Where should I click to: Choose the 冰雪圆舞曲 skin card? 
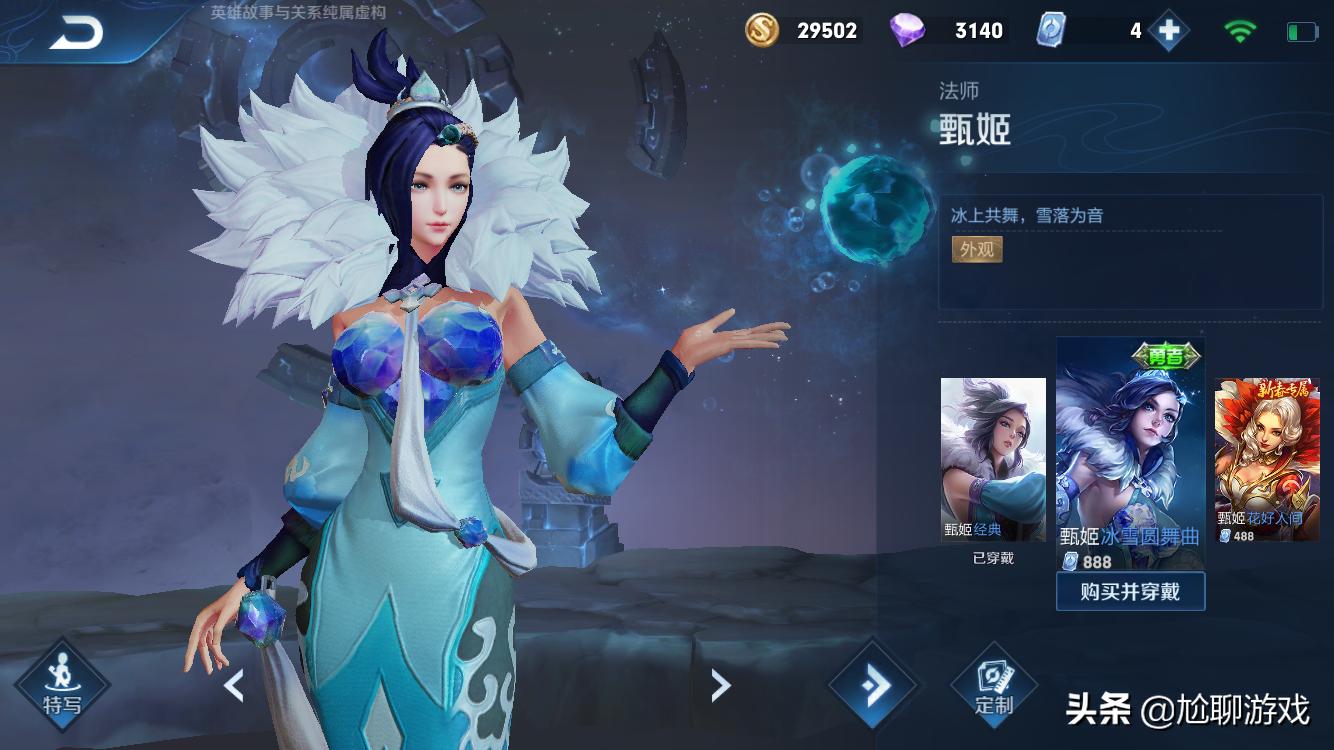coord(1130,455)
